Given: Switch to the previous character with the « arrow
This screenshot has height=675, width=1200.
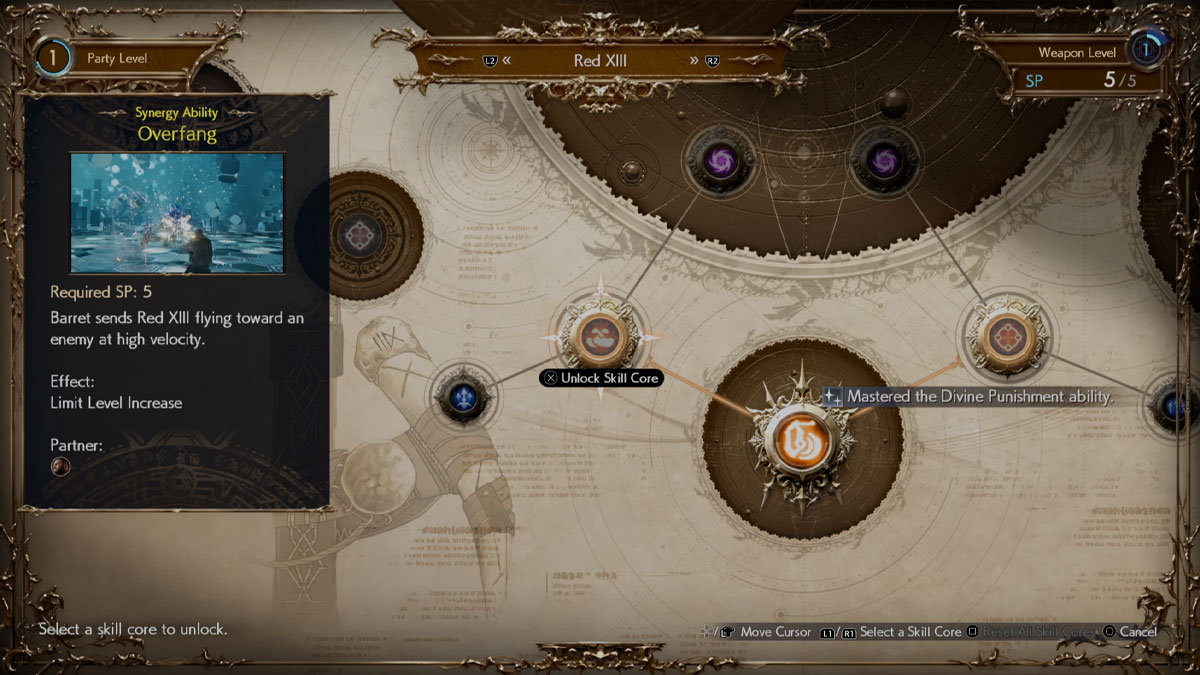Looking at the screenshot, I should tap(507, 60).
